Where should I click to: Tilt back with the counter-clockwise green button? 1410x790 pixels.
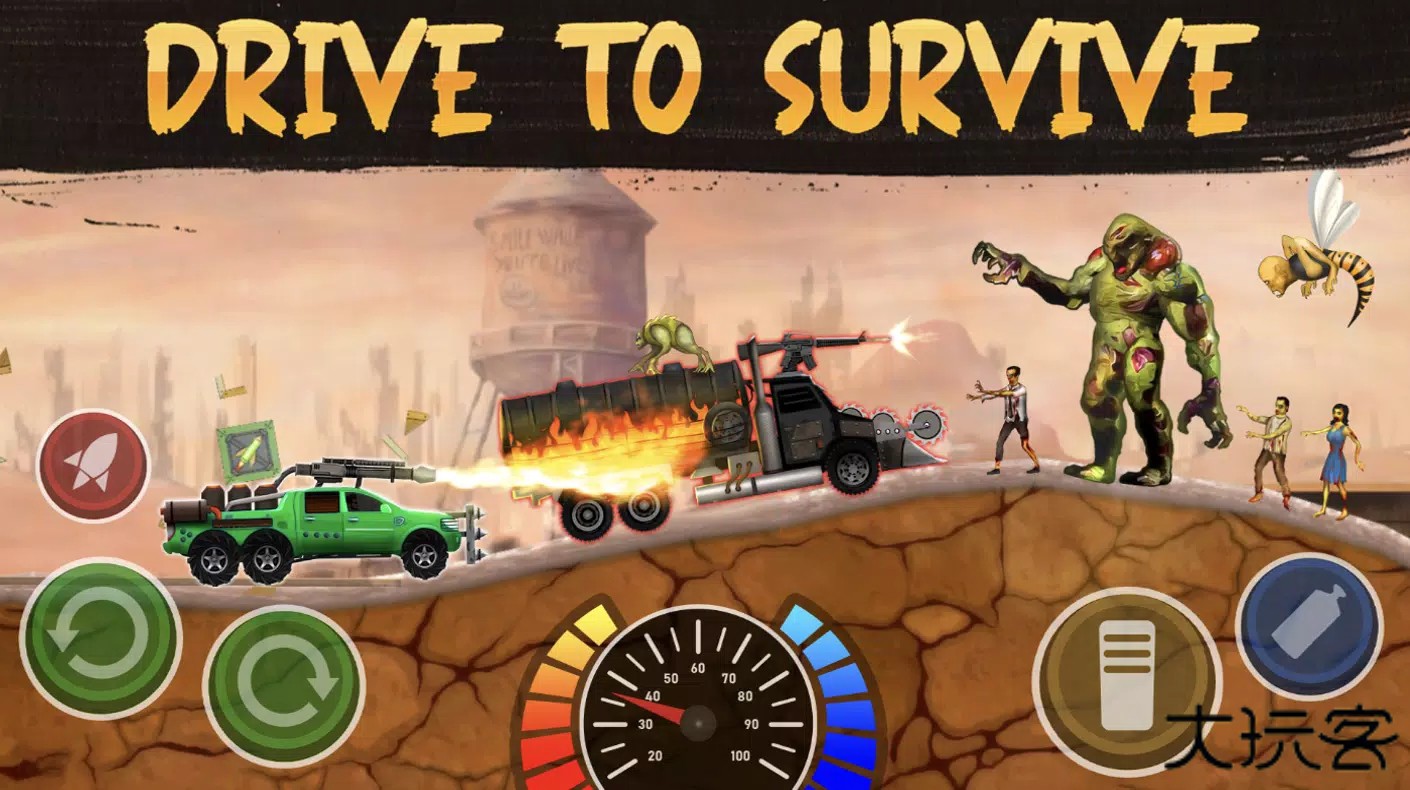[x=99, y=638]
